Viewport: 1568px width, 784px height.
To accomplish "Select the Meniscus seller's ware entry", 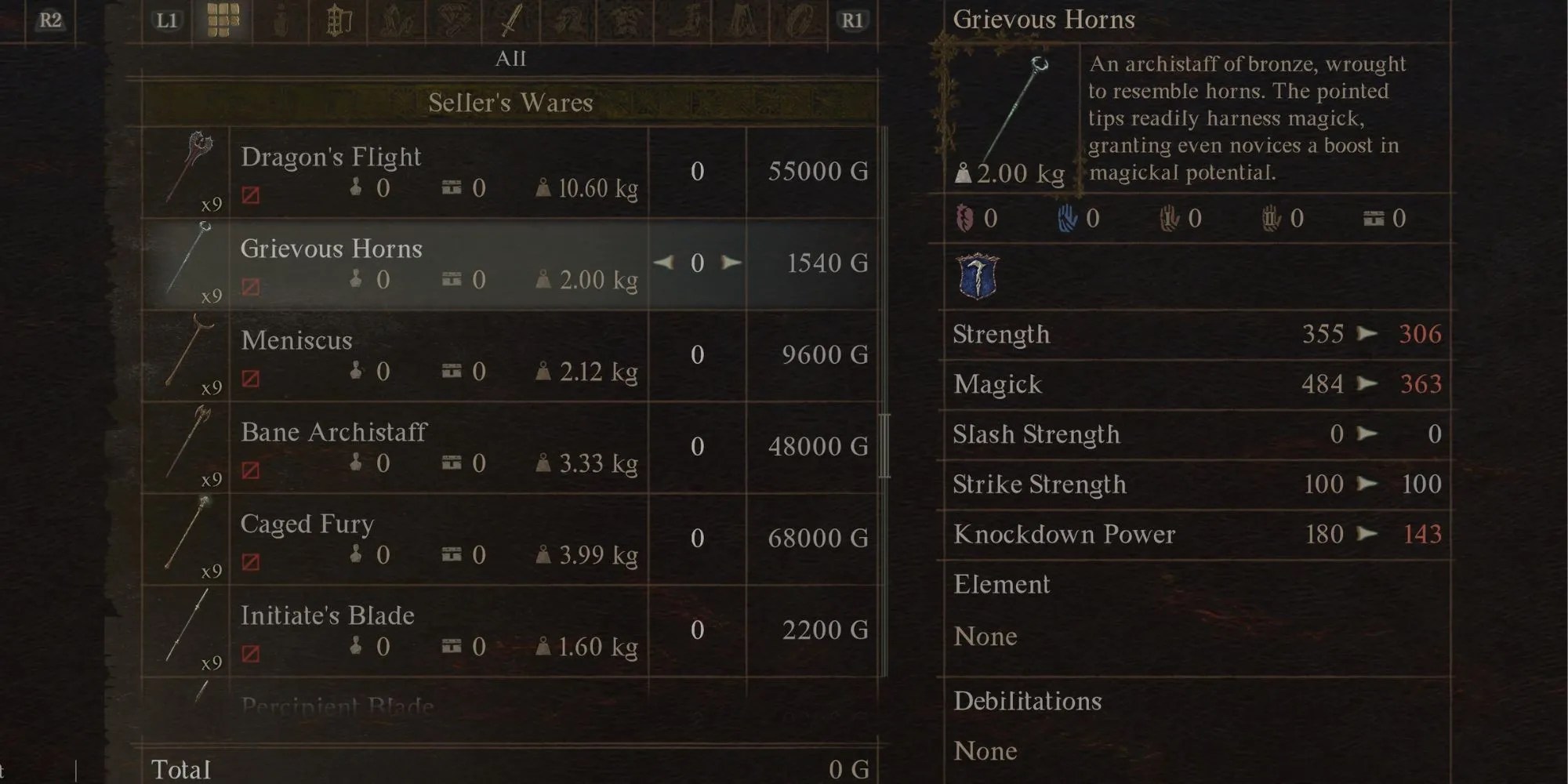I will pos(439,354).
